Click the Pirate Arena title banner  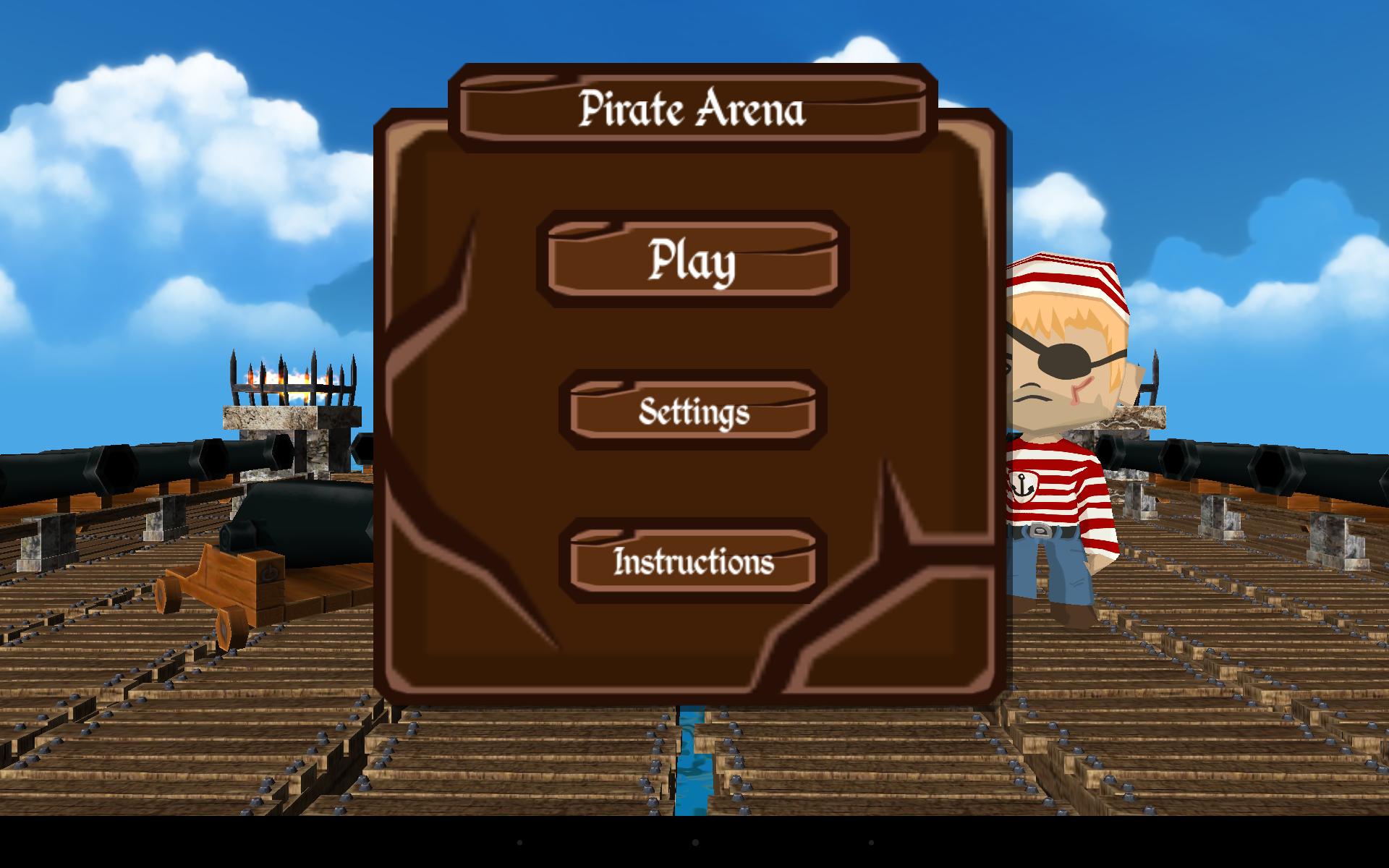[x=692, y=110]
